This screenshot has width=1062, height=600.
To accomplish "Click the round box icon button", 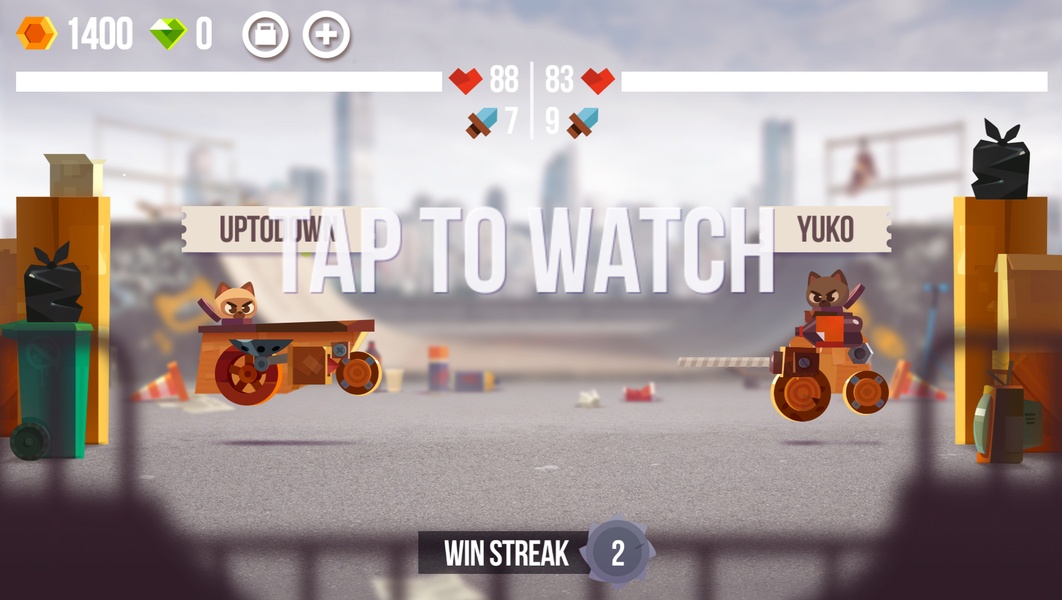I will click(266, 35).
